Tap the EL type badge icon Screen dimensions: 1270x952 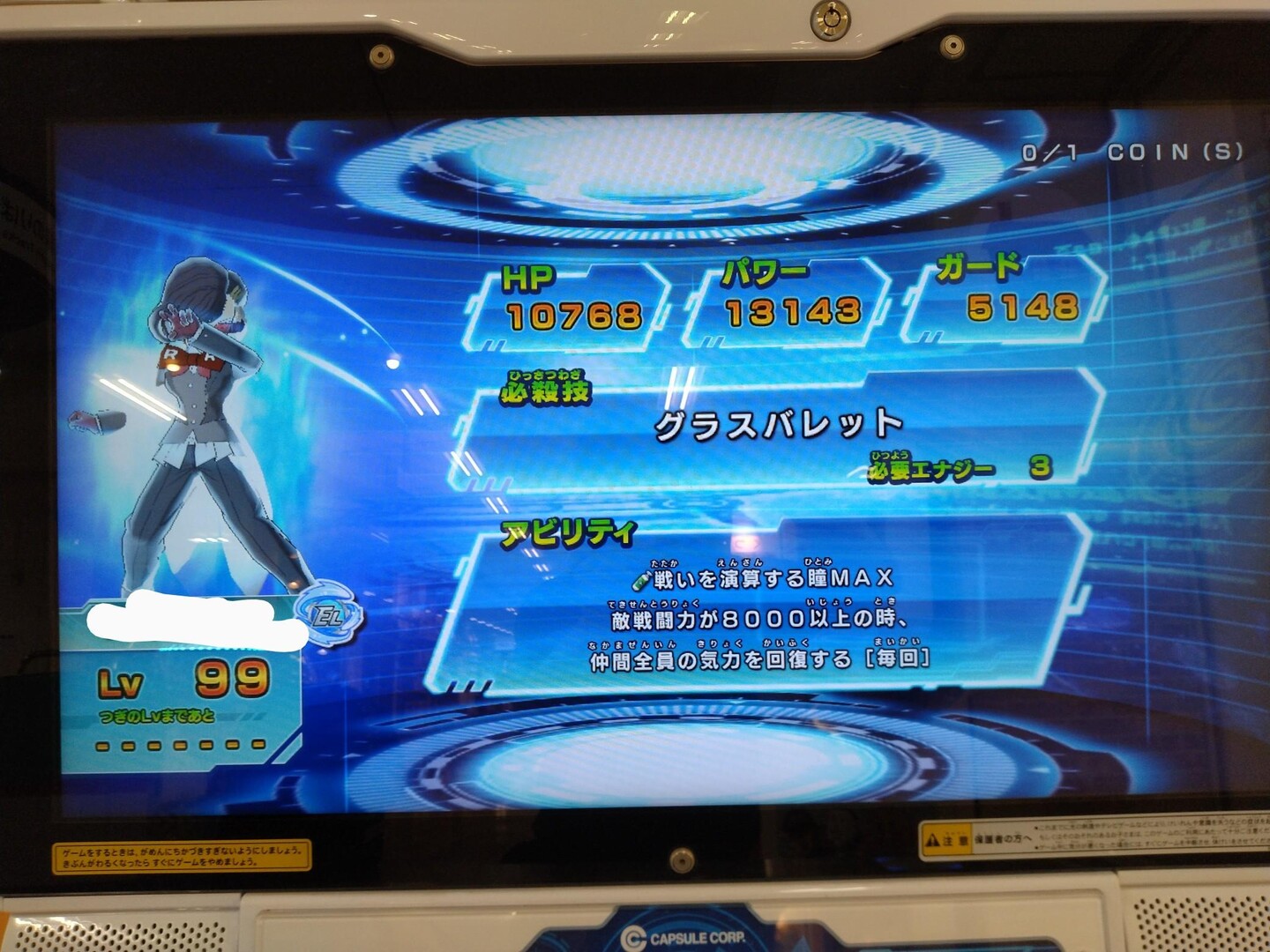328,615
